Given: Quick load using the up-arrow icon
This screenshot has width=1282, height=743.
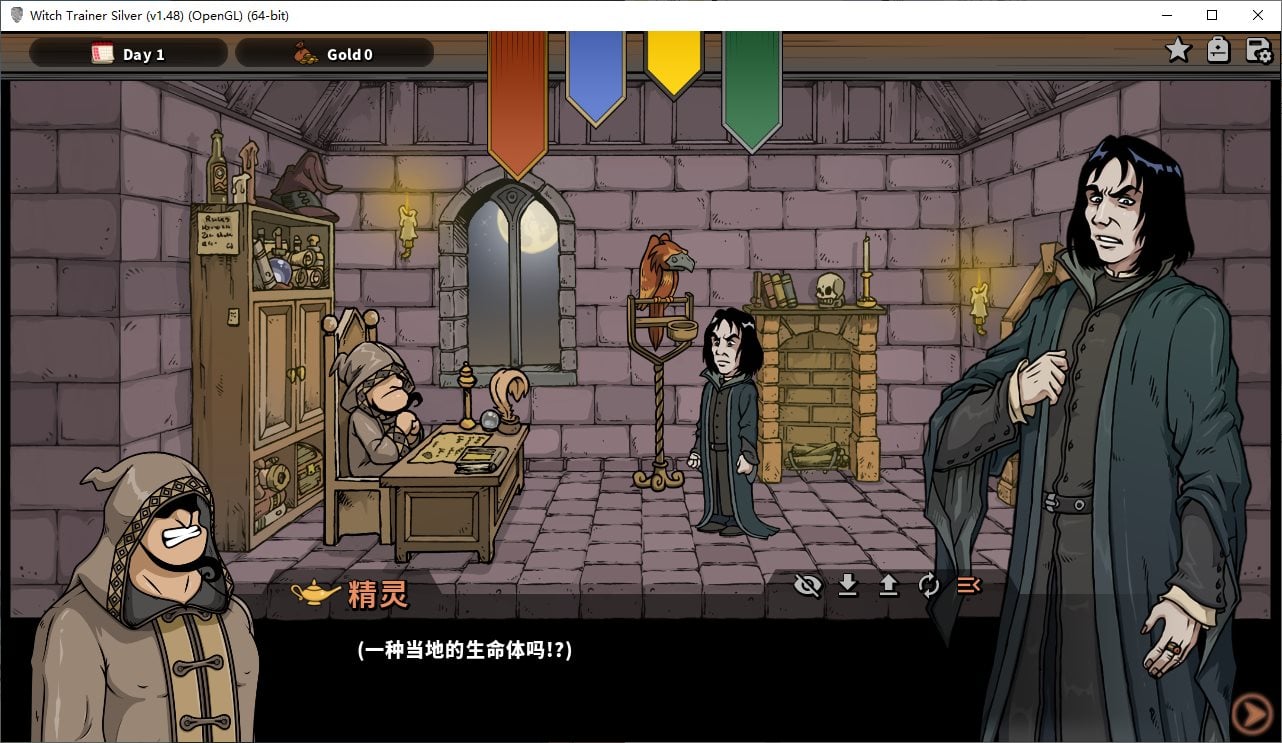Looking at the screenshot, I should coord(888,586).
